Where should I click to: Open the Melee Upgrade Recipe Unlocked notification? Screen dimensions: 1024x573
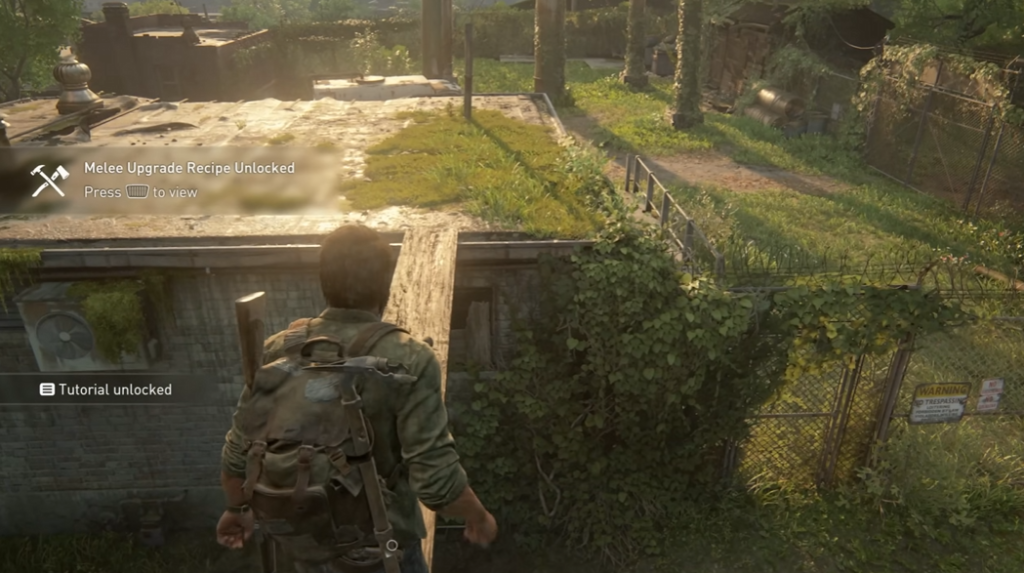click(189, 169)
